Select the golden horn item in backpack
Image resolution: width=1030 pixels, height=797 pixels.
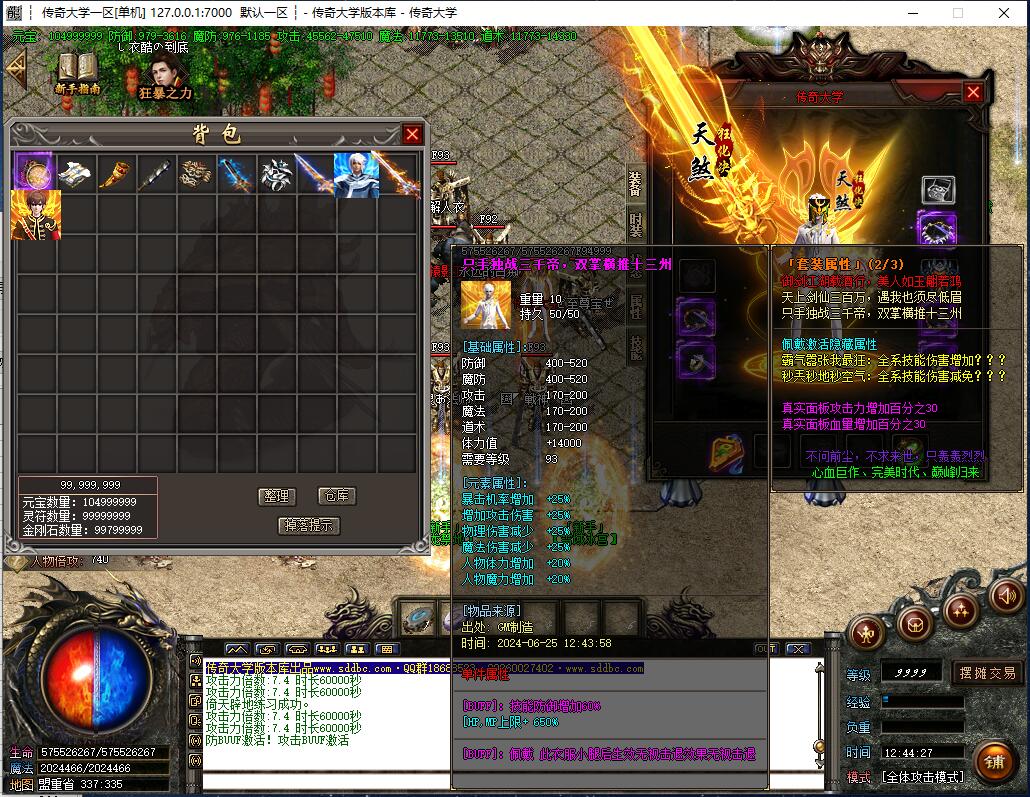pos(114,174)
